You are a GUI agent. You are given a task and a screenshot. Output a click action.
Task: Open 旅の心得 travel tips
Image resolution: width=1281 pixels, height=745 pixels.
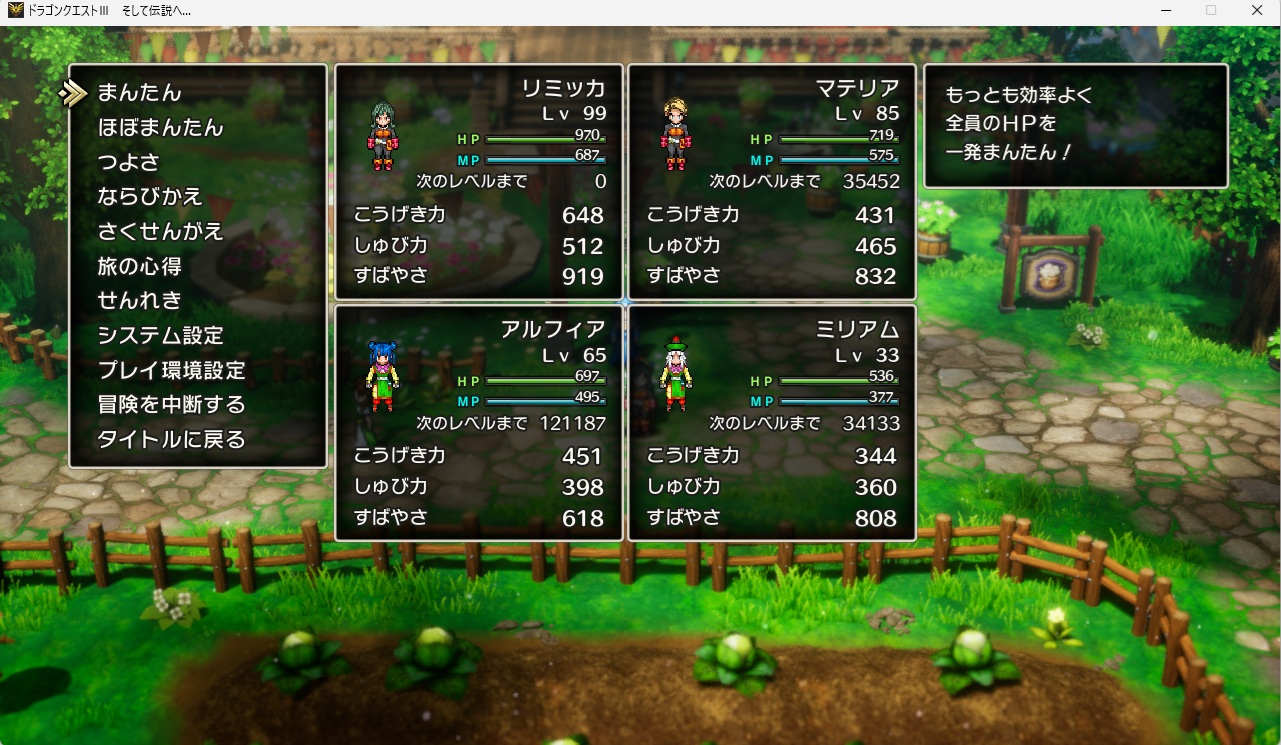click(x=139, y=266)
